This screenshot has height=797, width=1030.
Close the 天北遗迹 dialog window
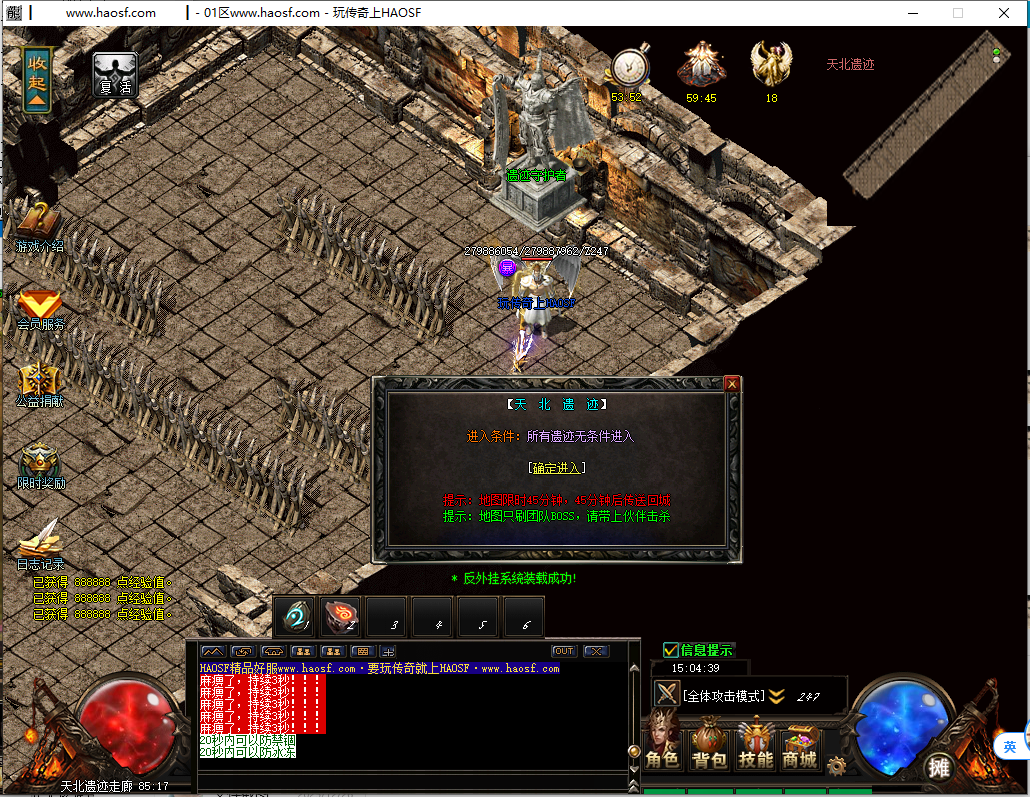tap(732, 384)
